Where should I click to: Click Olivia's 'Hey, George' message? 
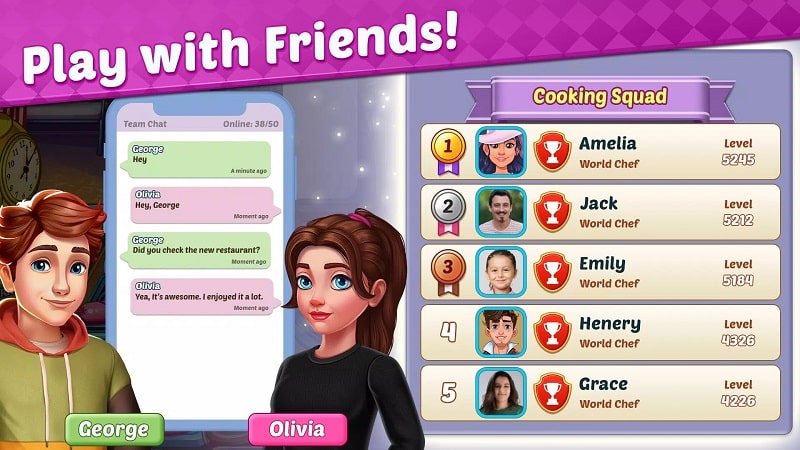pos(199,205)
